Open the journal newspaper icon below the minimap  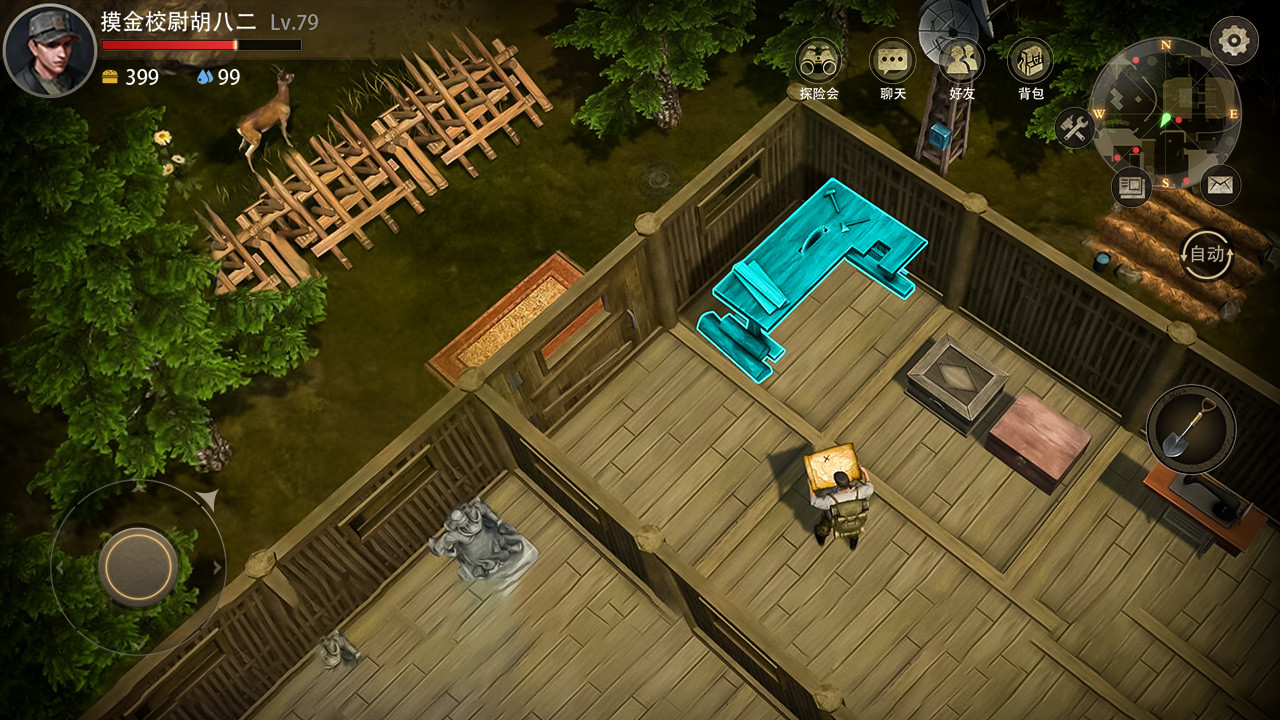1131,185
